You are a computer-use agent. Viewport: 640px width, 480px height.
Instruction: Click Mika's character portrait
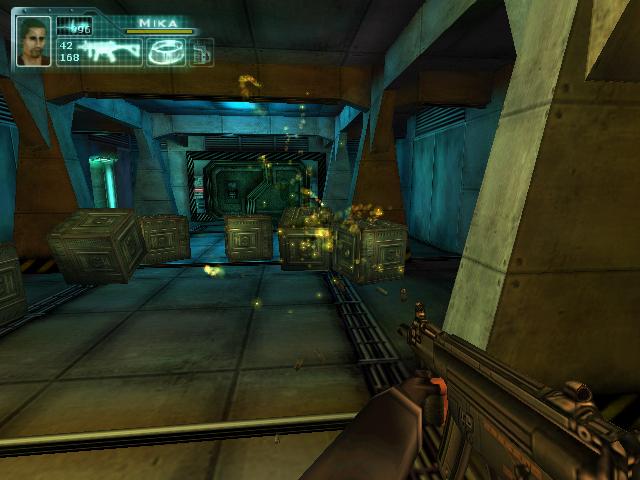(33, 42)
